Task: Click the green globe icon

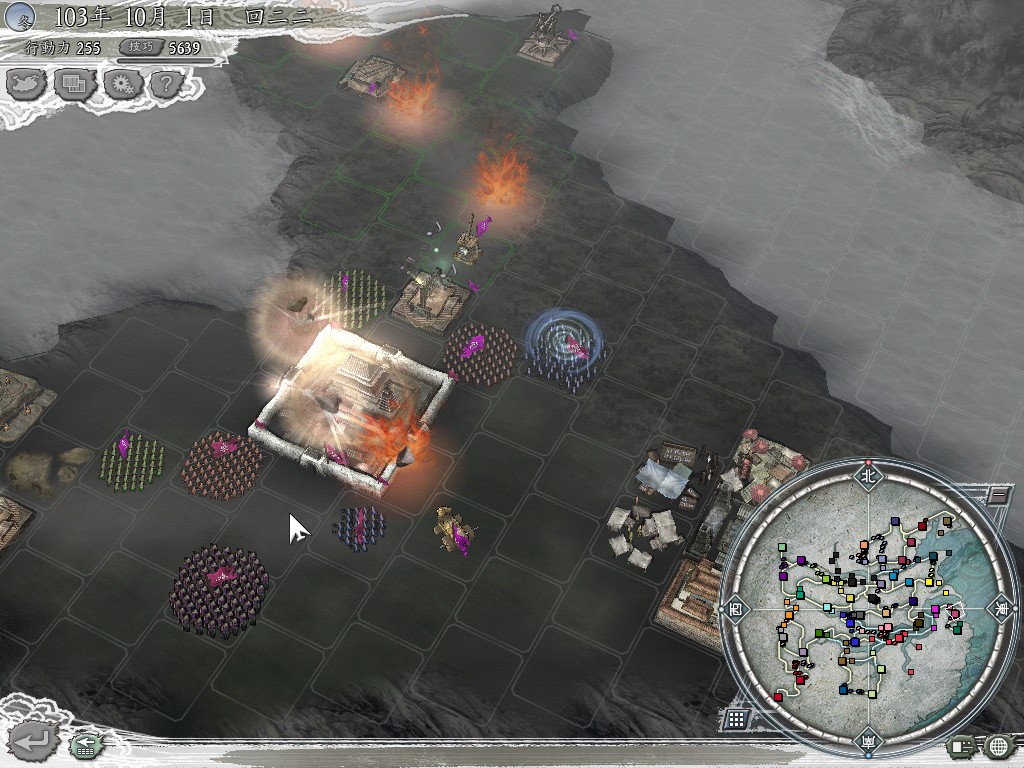Action: click(x=998, y=745)
